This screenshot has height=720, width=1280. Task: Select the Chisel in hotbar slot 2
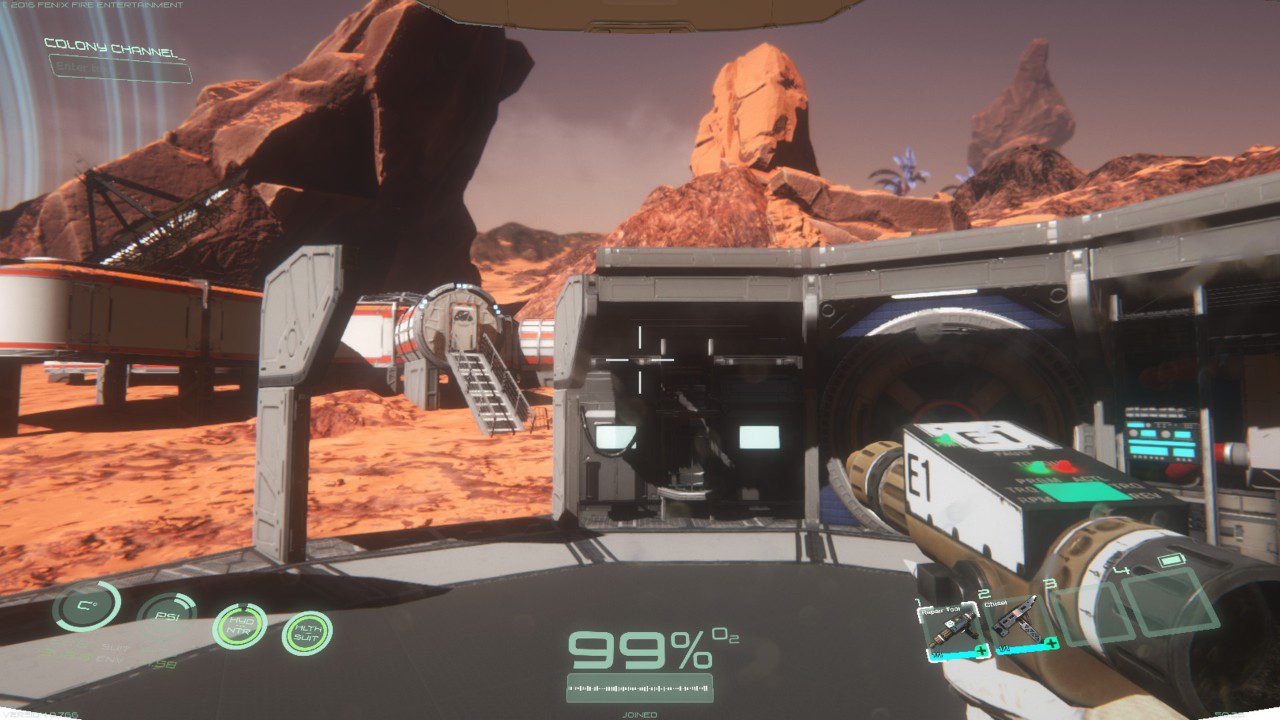click(x=1020, y=622)
